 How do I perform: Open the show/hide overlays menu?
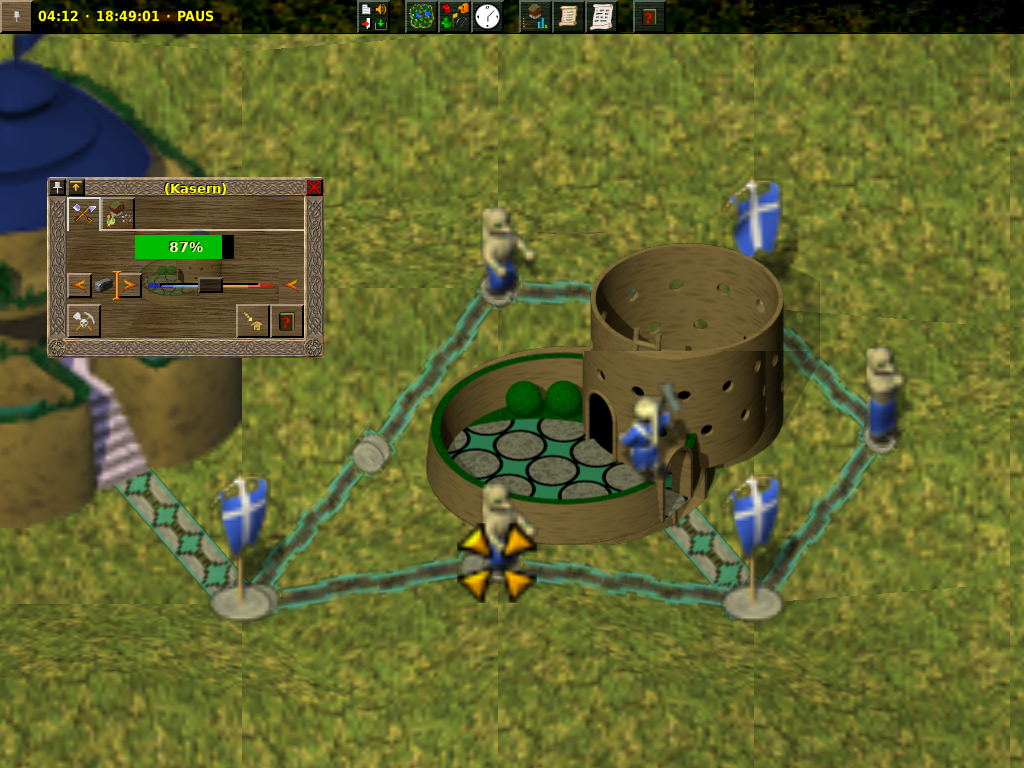[x=455, y=16]
